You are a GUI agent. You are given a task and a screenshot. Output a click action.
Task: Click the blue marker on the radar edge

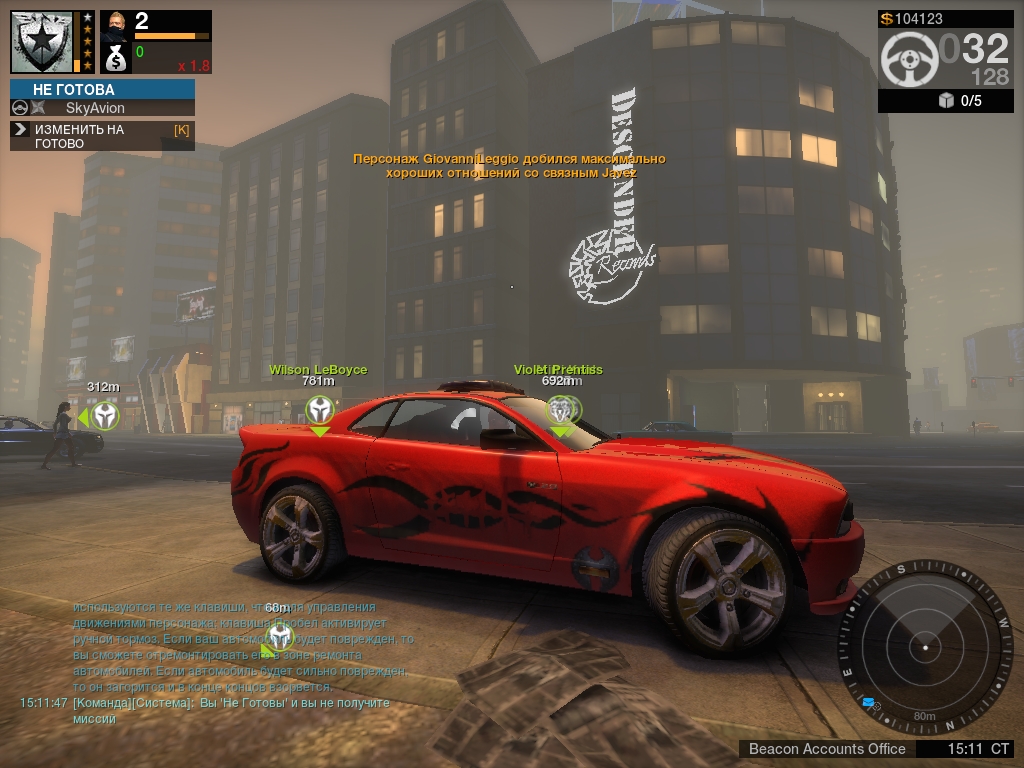click(868, 703)
